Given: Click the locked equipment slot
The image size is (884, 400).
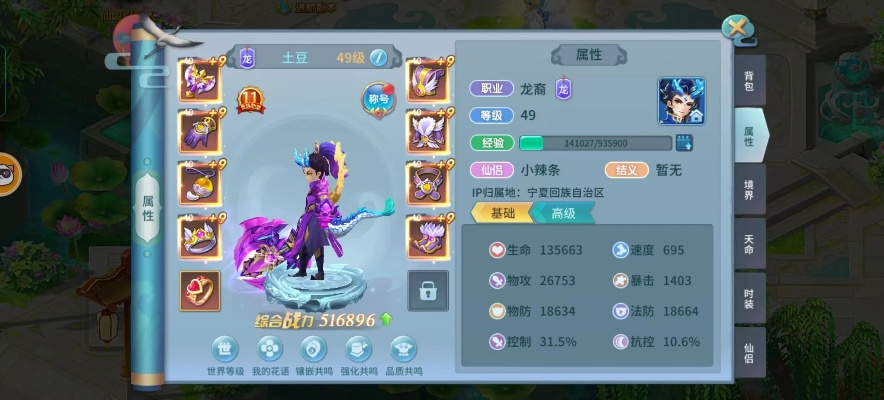Looking at the screenshot, I should [428, 290].
